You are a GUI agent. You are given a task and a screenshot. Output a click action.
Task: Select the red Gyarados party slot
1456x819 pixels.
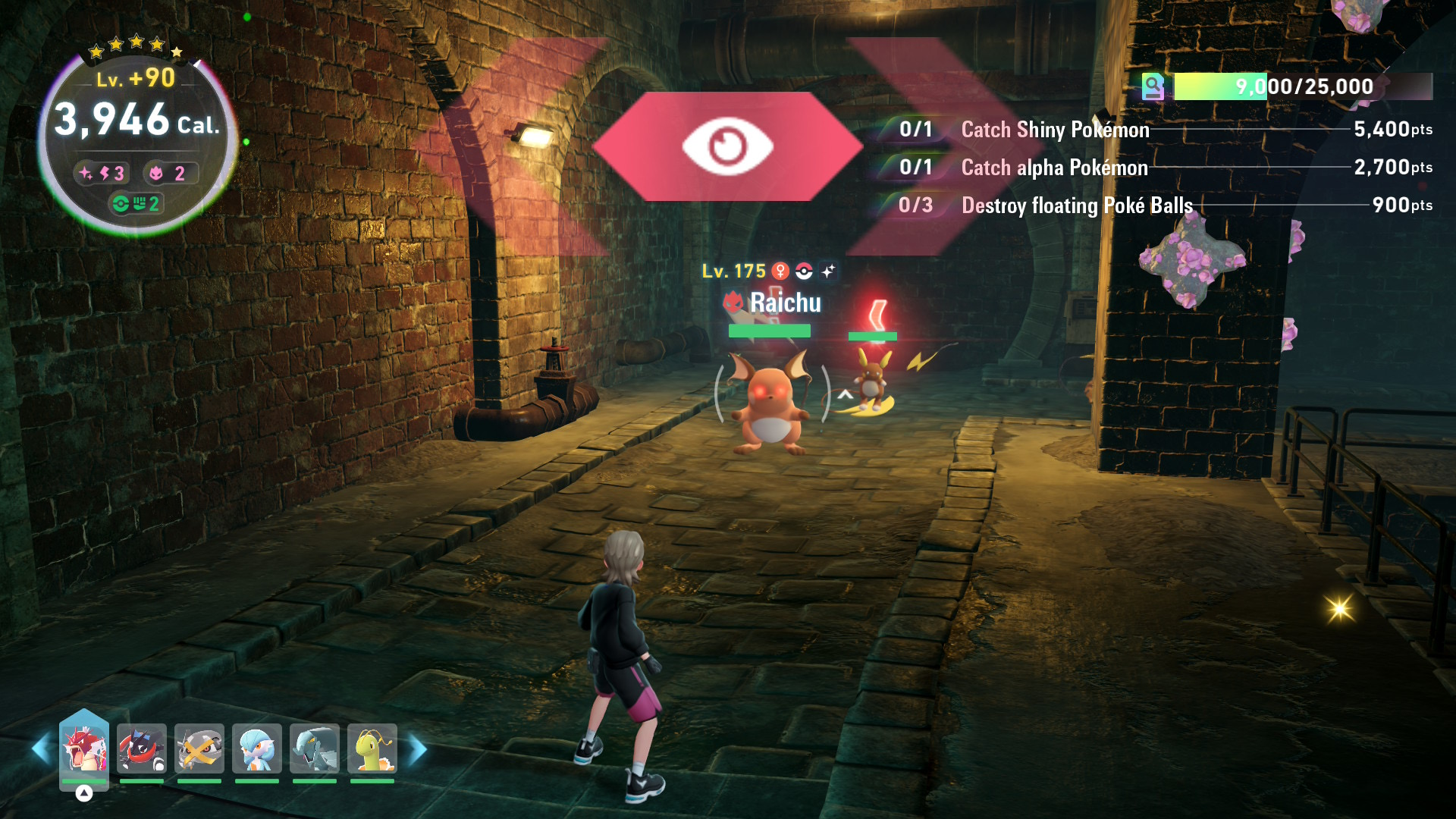pyautogui.click(x=84, y=748)
